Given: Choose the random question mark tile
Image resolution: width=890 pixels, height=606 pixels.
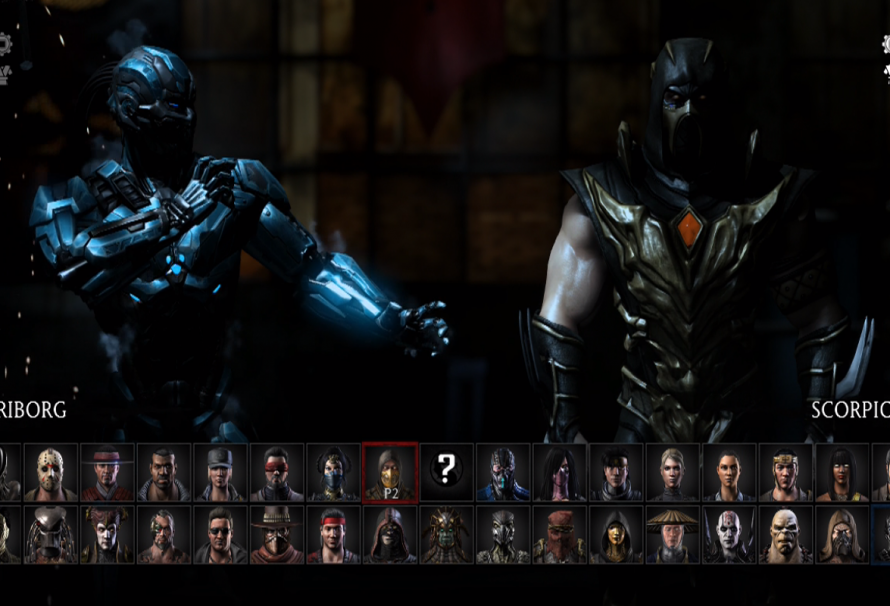Looking at the screenshot, I should (446, 470).
